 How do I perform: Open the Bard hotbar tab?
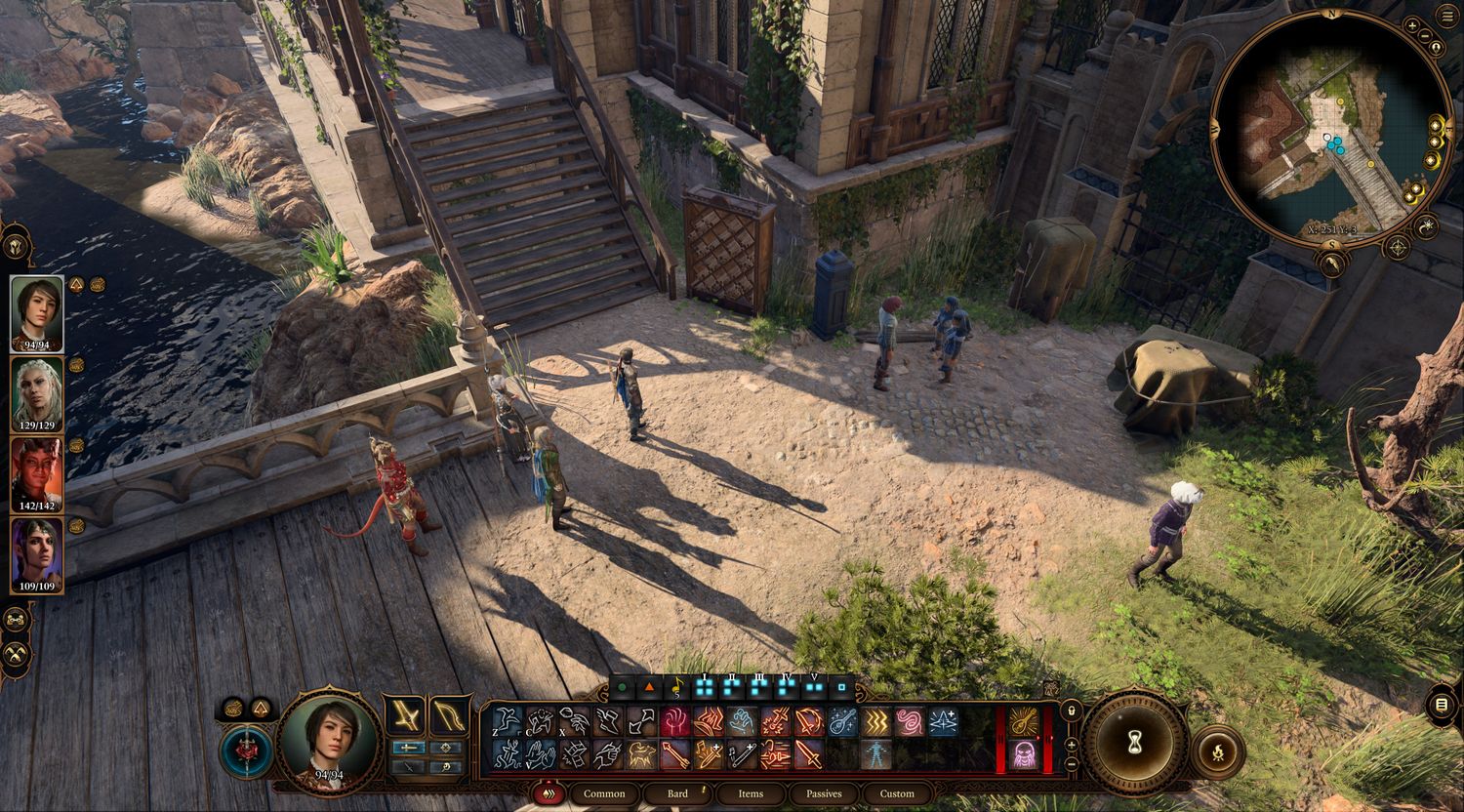677,793
